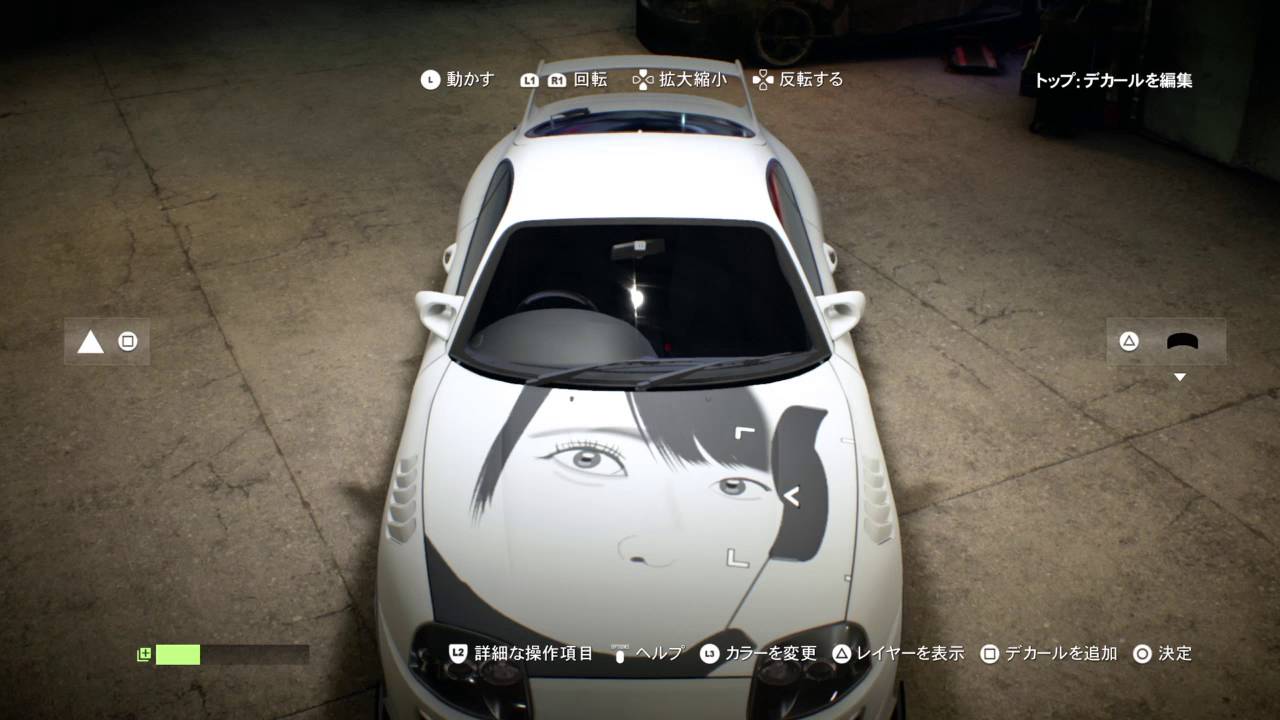Confirm the edit with 決定
Image resolution: width=1280 pixels, height=720 pixels.
1174,653
